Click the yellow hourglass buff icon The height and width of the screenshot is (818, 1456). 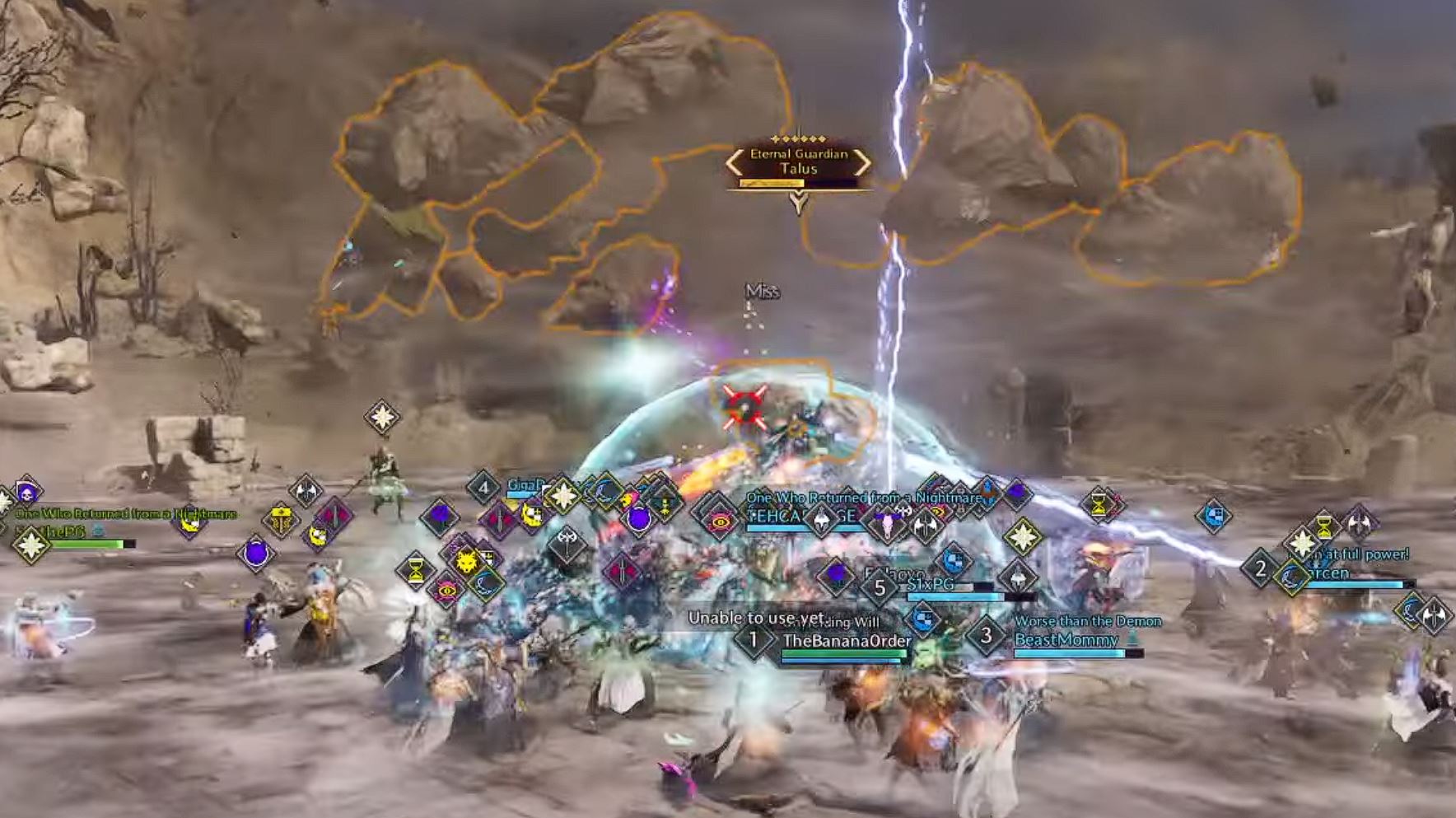pyautogui.click(x=415, y=568)
